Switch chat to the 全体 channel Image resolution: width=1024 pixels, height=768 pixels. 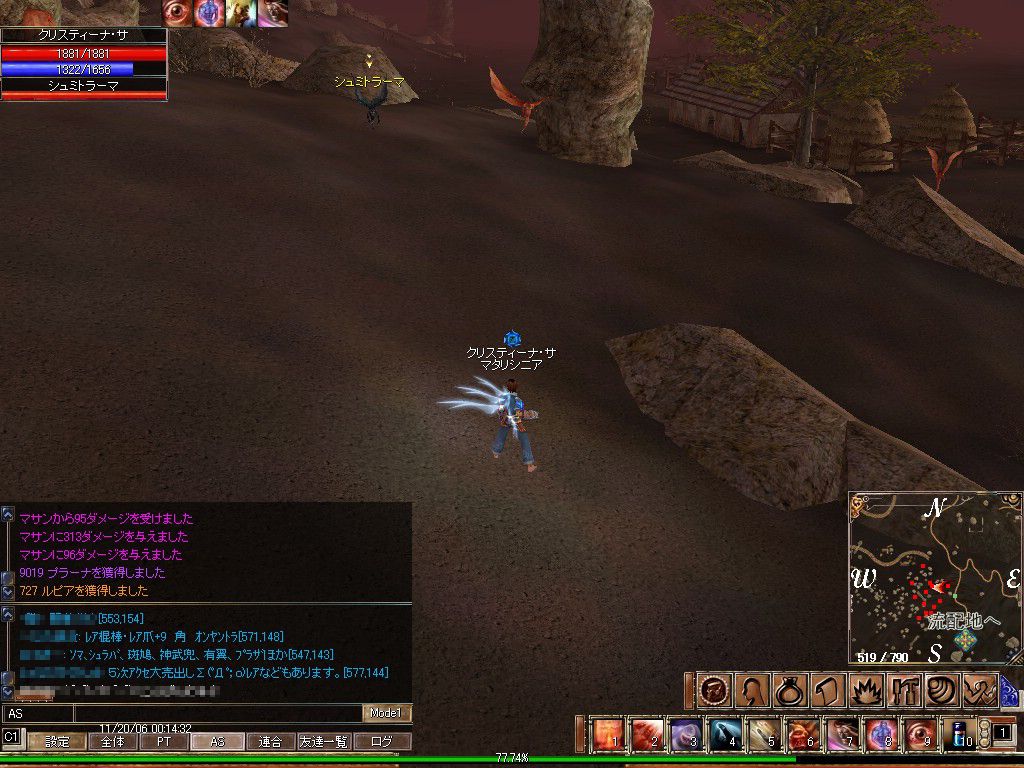pos(112,742)
